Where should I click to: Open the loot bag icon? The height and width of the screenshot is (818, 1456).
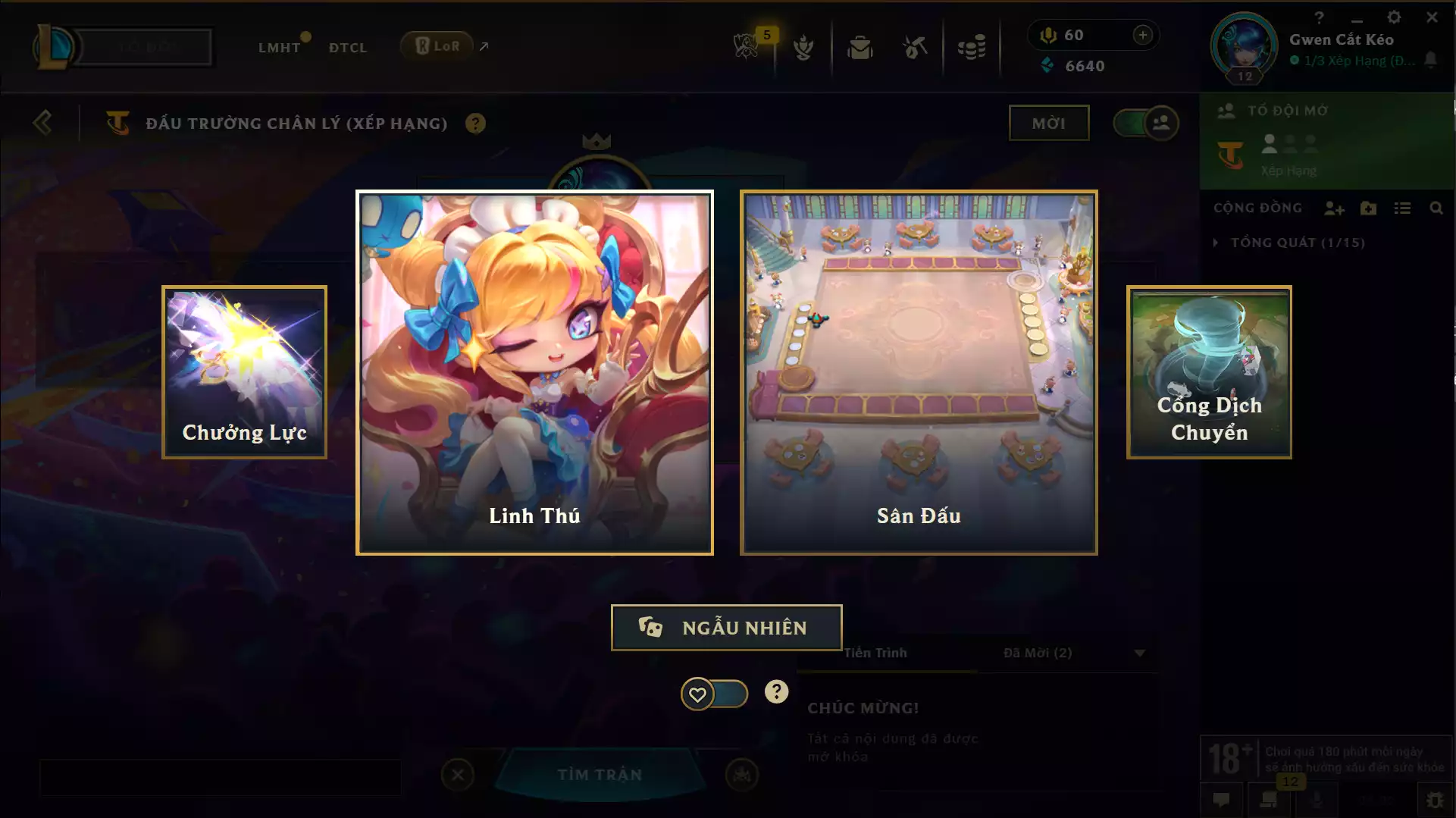859,47
